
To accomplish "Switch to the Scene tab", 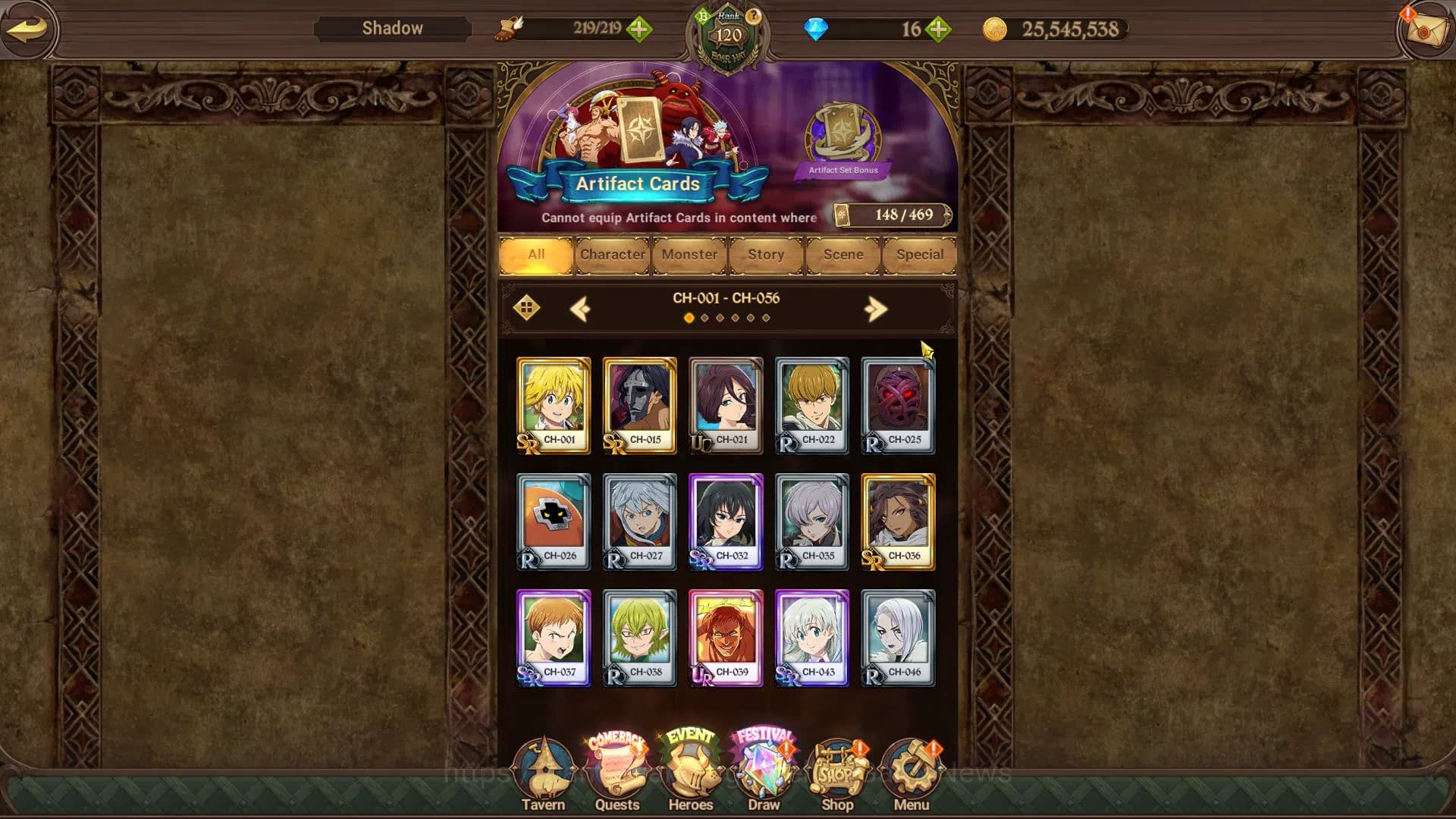I will coord(842,255).
